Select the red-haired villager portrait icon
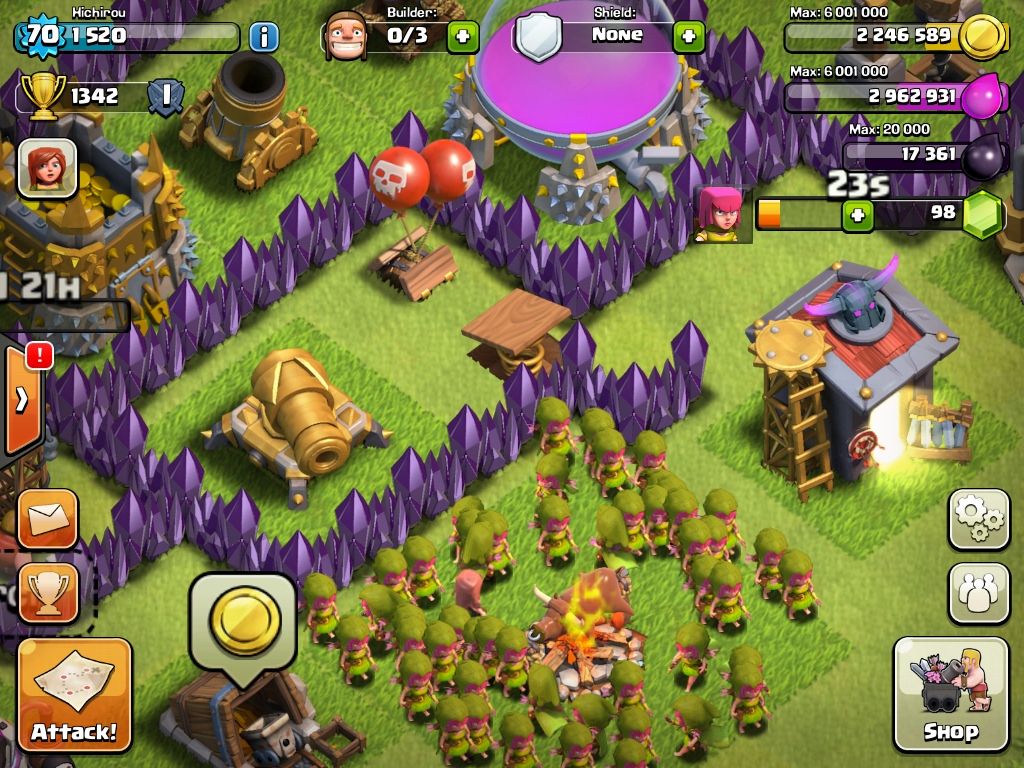Image resolution: width=1024 pixels, height=768 pixels. click(47, 167)
